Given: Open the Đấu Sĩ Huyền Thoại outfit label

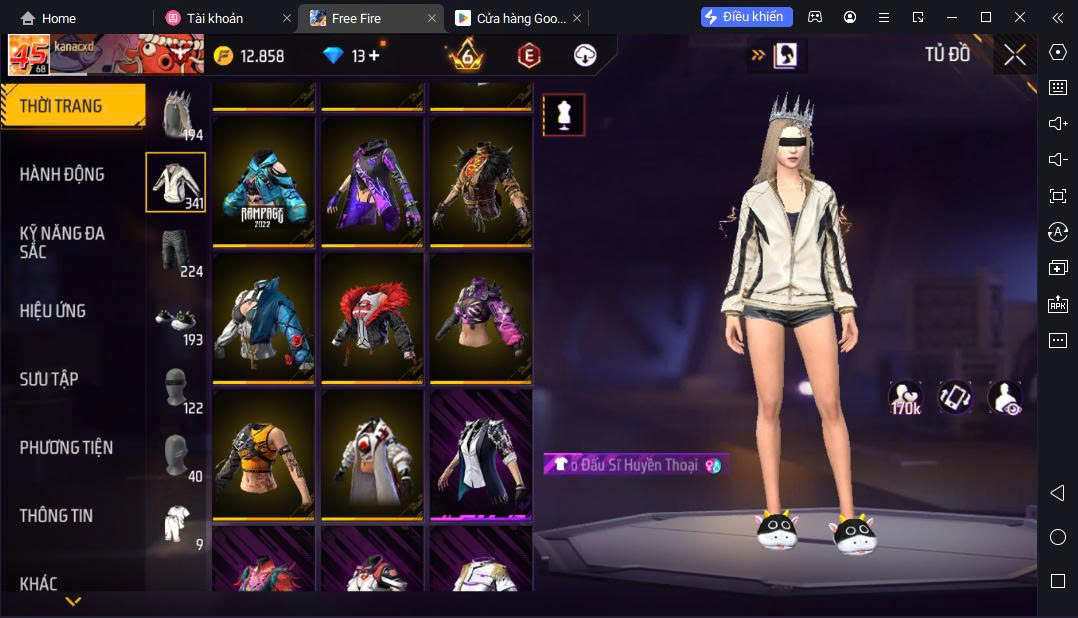Looking at the screenshot, I should coord(636,465).
